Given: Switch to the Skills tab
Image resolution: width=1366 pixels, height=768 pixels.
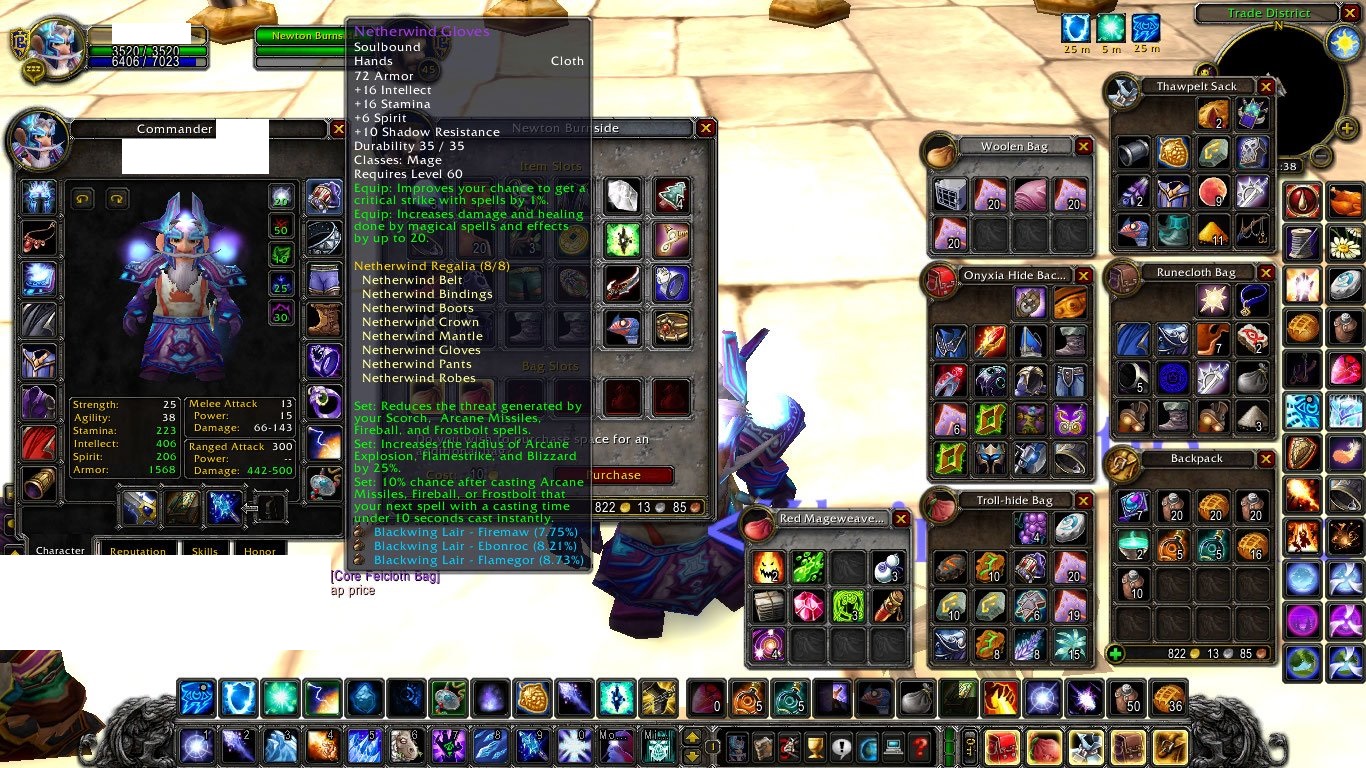Looking at the screenshot, I should pos(205,552).
